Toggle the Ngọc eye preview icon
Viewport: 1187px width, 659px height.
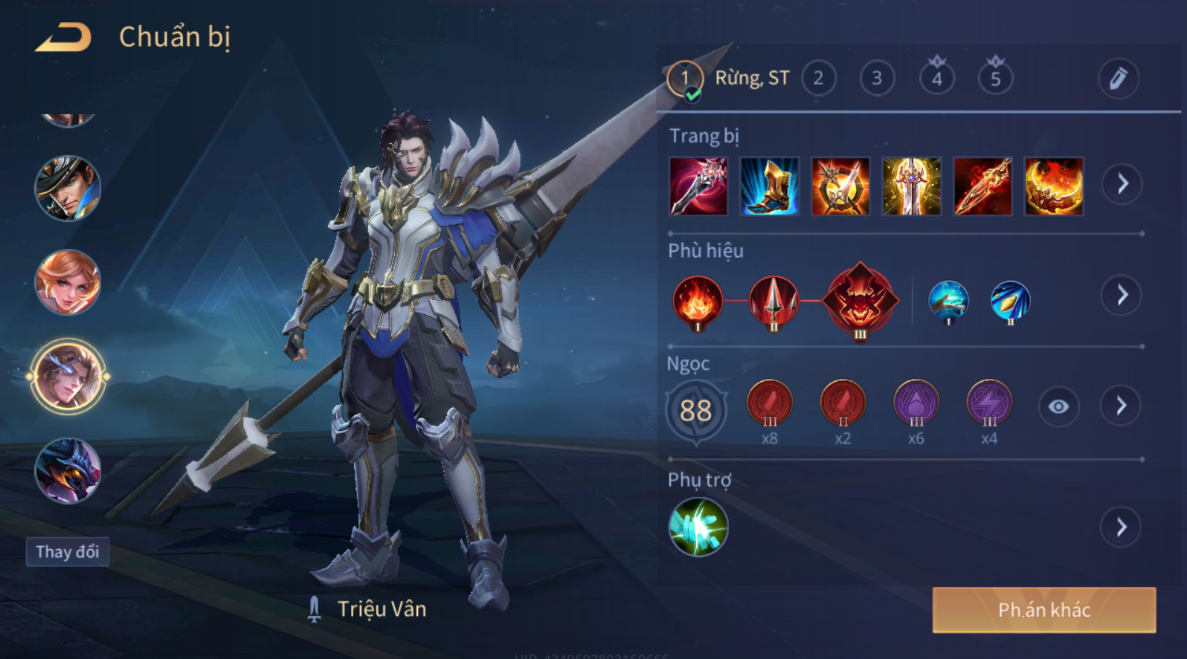coord(1058,406)
